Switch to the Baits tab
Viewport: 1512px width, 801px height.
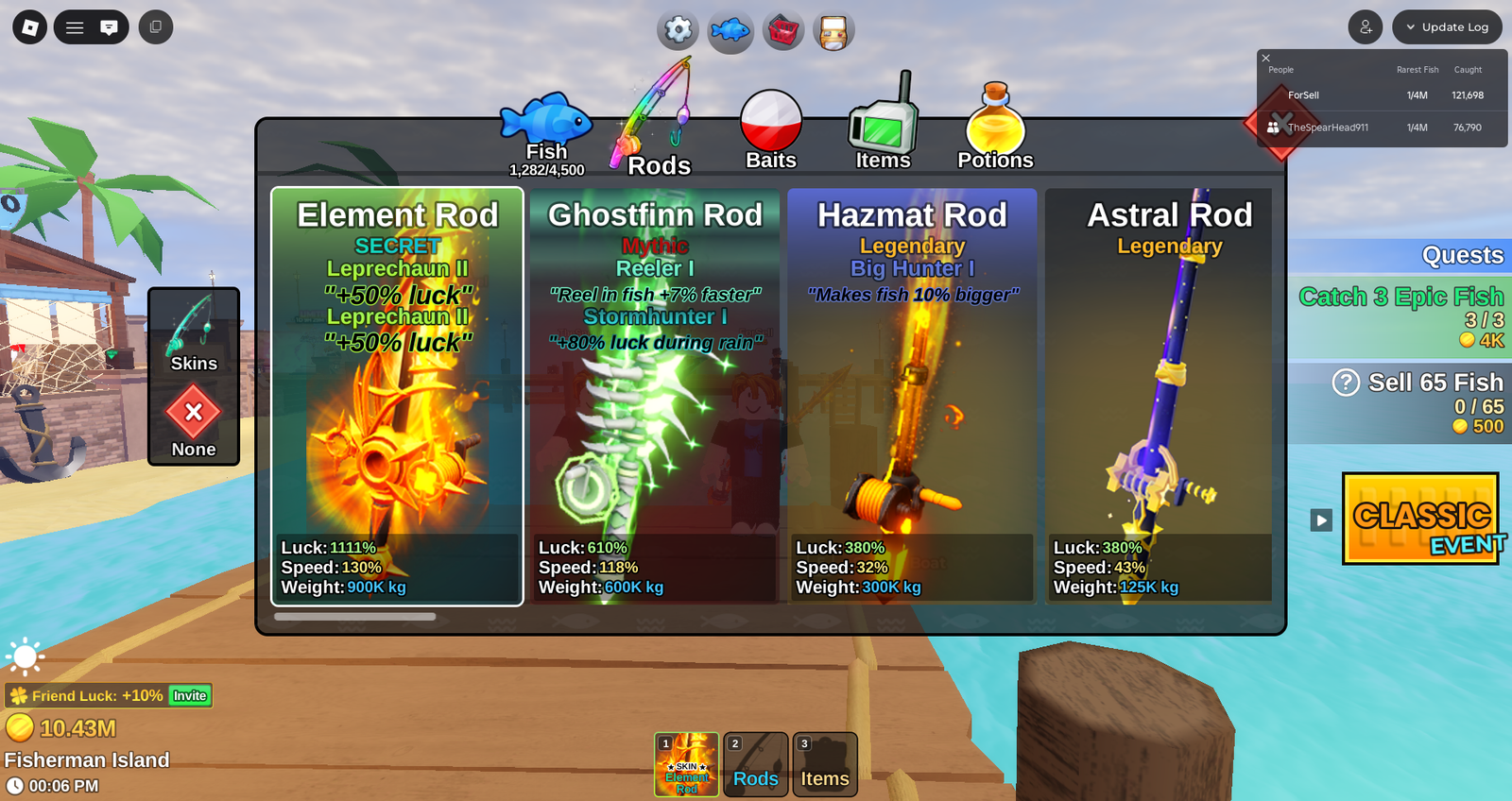coord(771,131)
